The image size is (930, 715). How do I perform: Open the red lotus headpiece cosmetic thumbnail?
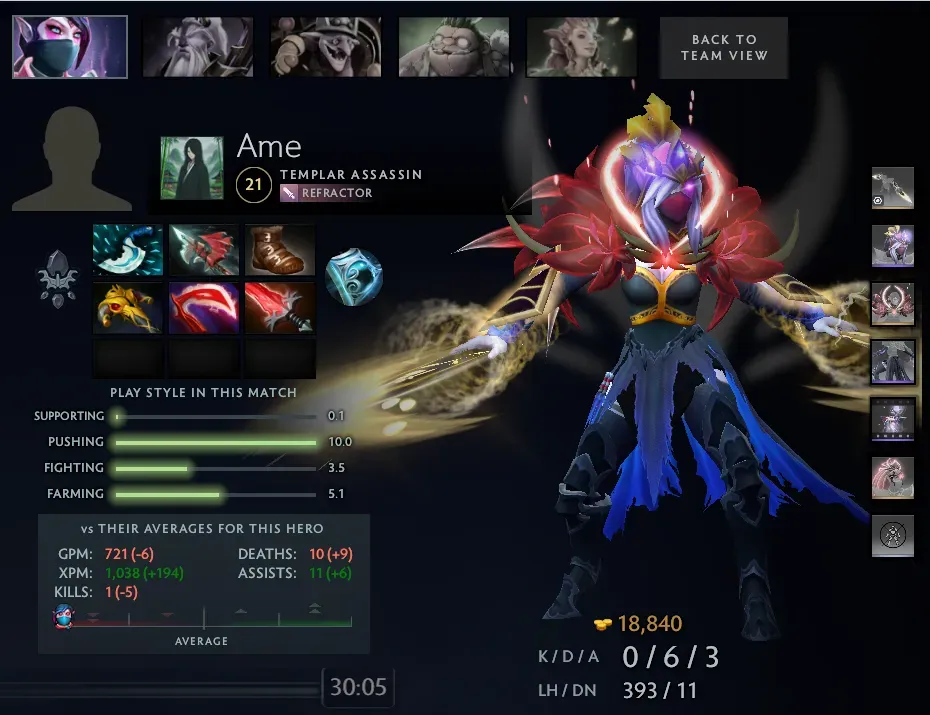tap(892, 303)
